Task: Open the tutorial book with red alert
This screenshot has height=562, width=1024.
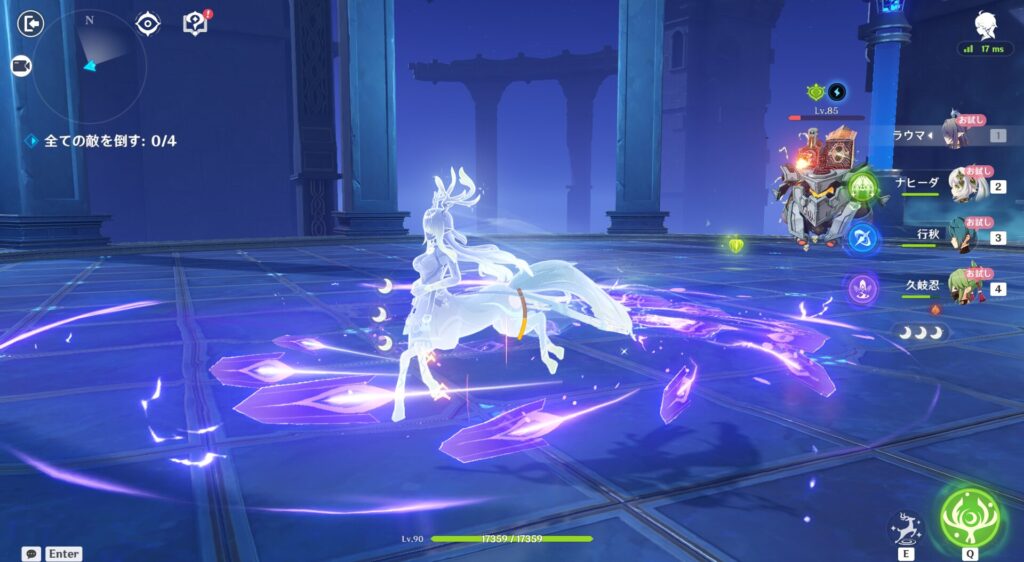Action: click(194, 22)
